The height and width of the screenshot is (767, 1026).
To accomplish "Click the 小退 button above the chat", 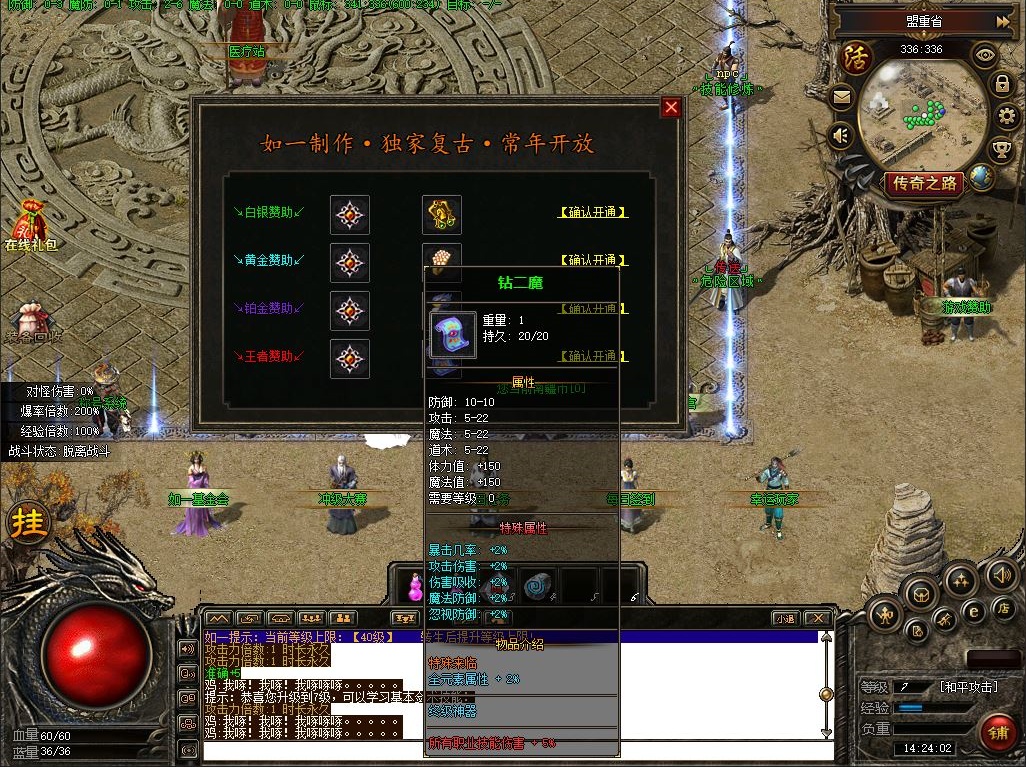I will 785,619.
